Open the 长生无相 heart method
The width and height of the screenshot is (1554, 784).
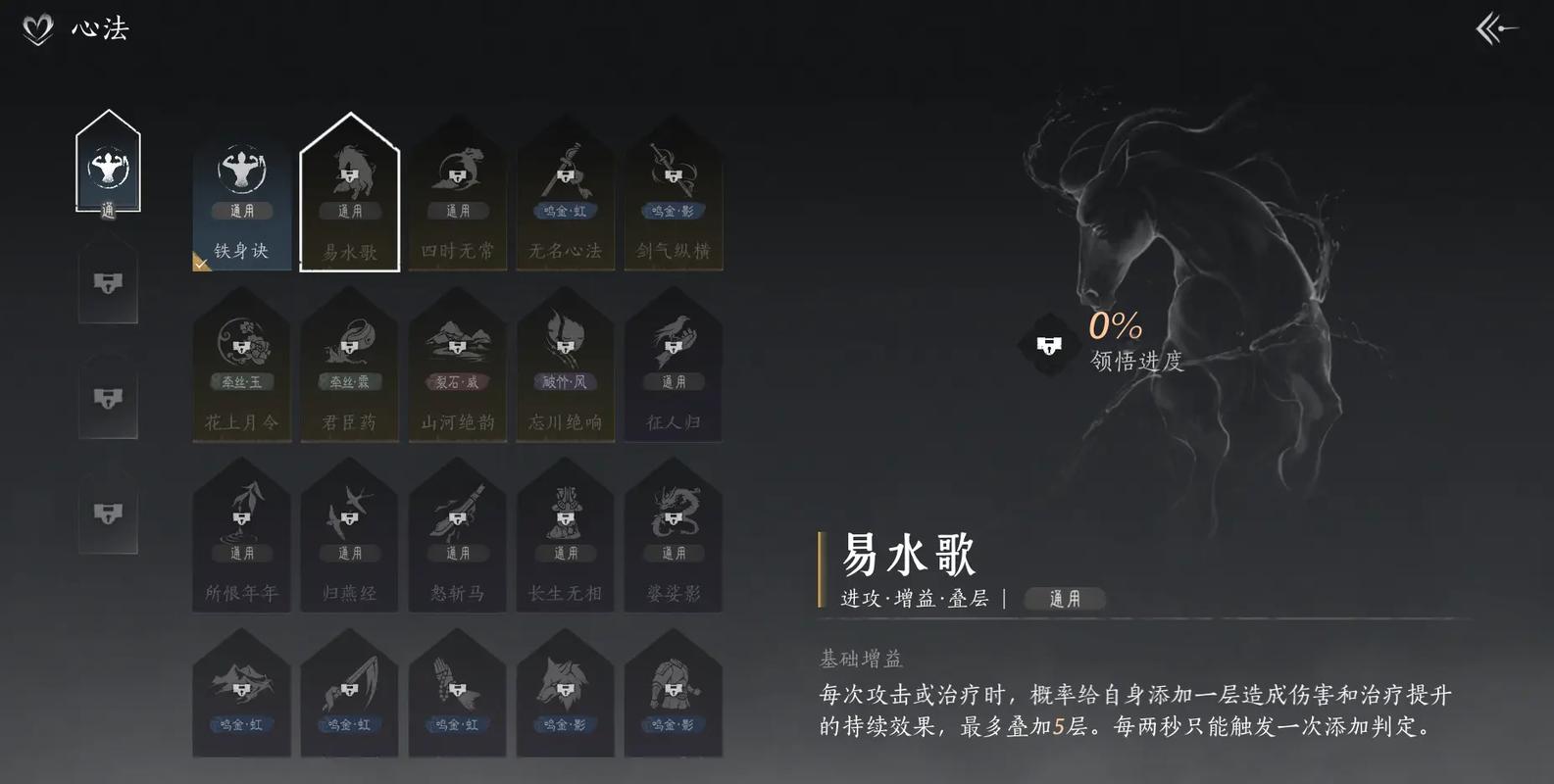pyautogui.click(x=566, y=539)
